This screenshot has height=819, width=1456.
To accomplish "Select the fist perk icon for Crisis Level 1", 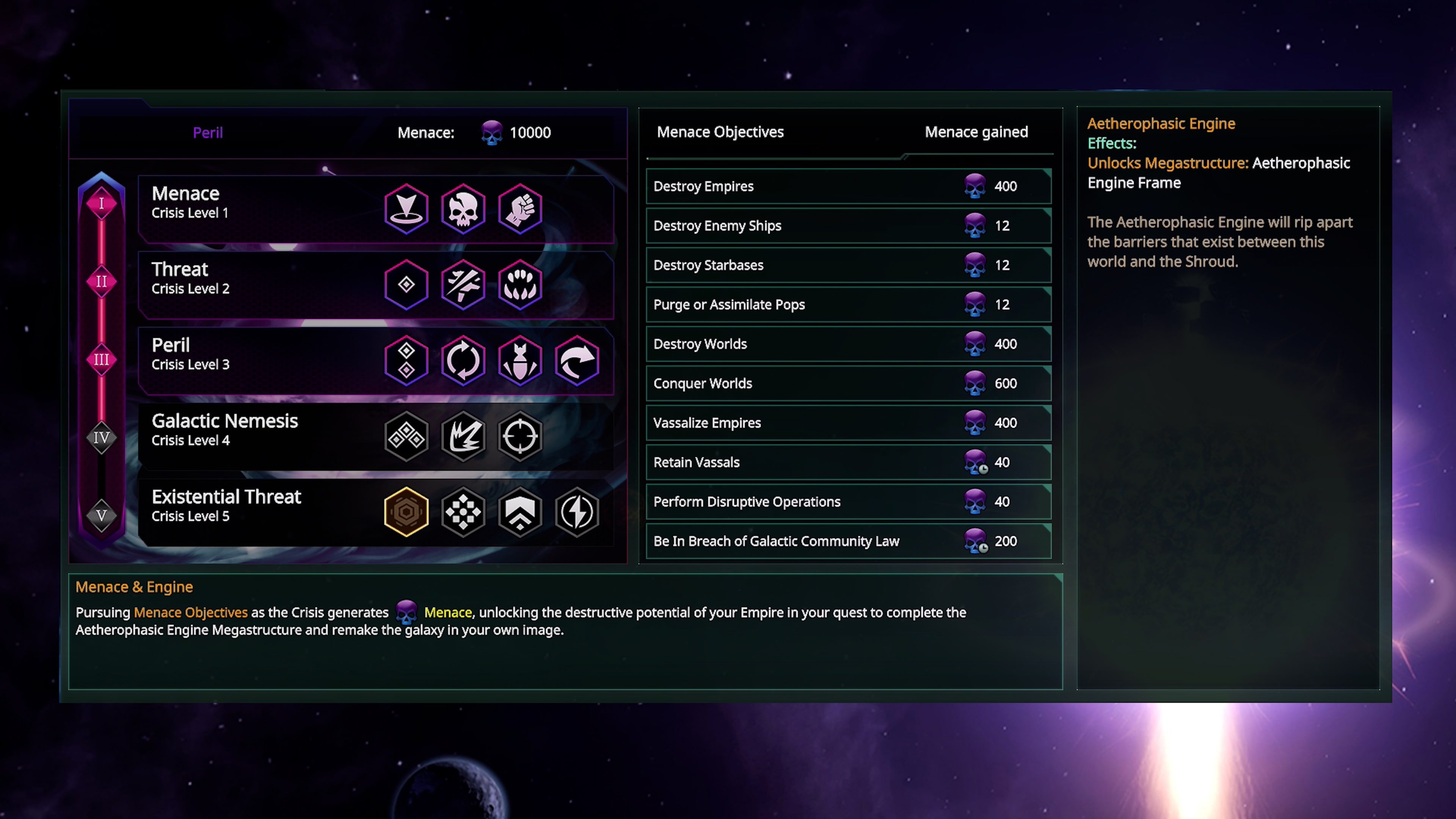I will 520,209.
